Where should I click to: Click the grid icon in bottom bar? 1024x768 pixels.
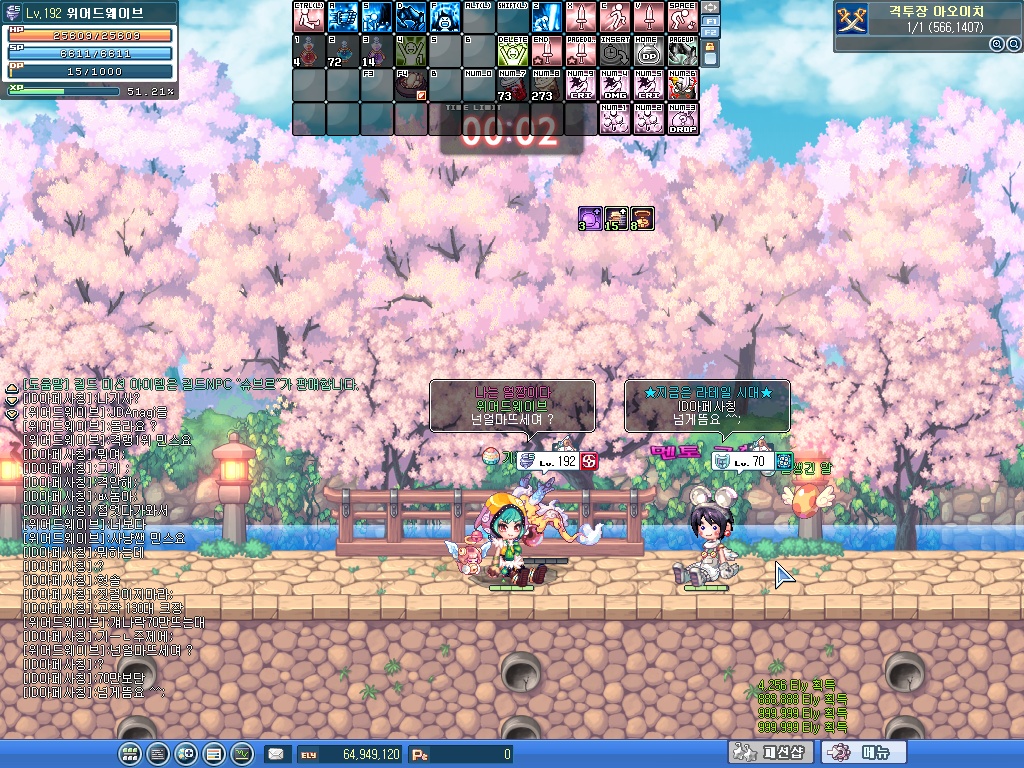tap(129, 753)
